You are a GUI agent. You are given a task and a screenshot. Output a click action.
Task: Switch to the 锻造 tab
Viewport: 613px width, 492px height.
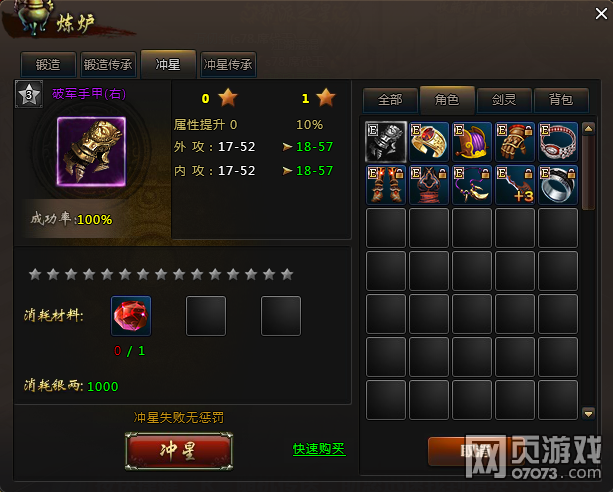[x=48, y=65]
